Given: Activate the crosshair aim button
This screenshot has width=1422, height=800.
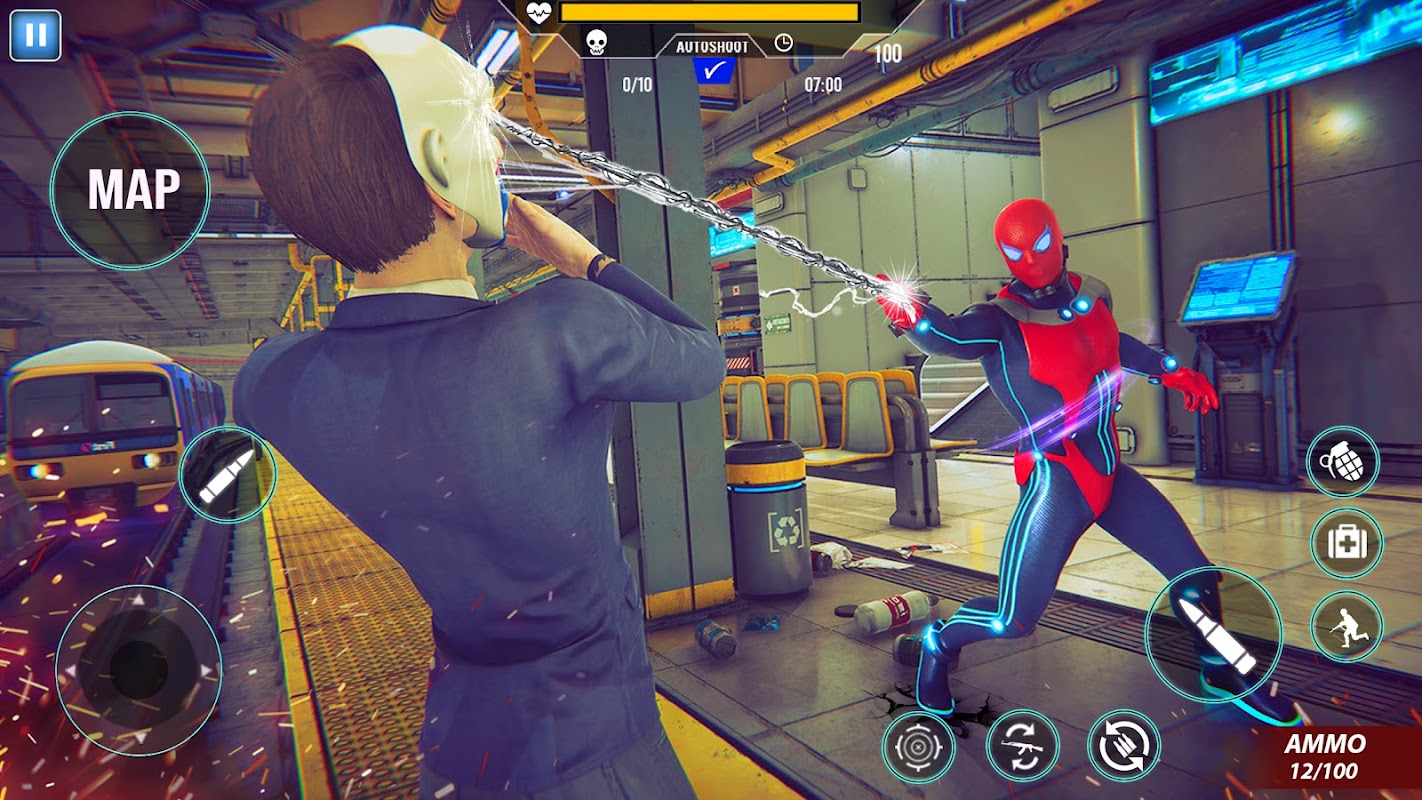Looking at the screenshot, I should point(918,746).
